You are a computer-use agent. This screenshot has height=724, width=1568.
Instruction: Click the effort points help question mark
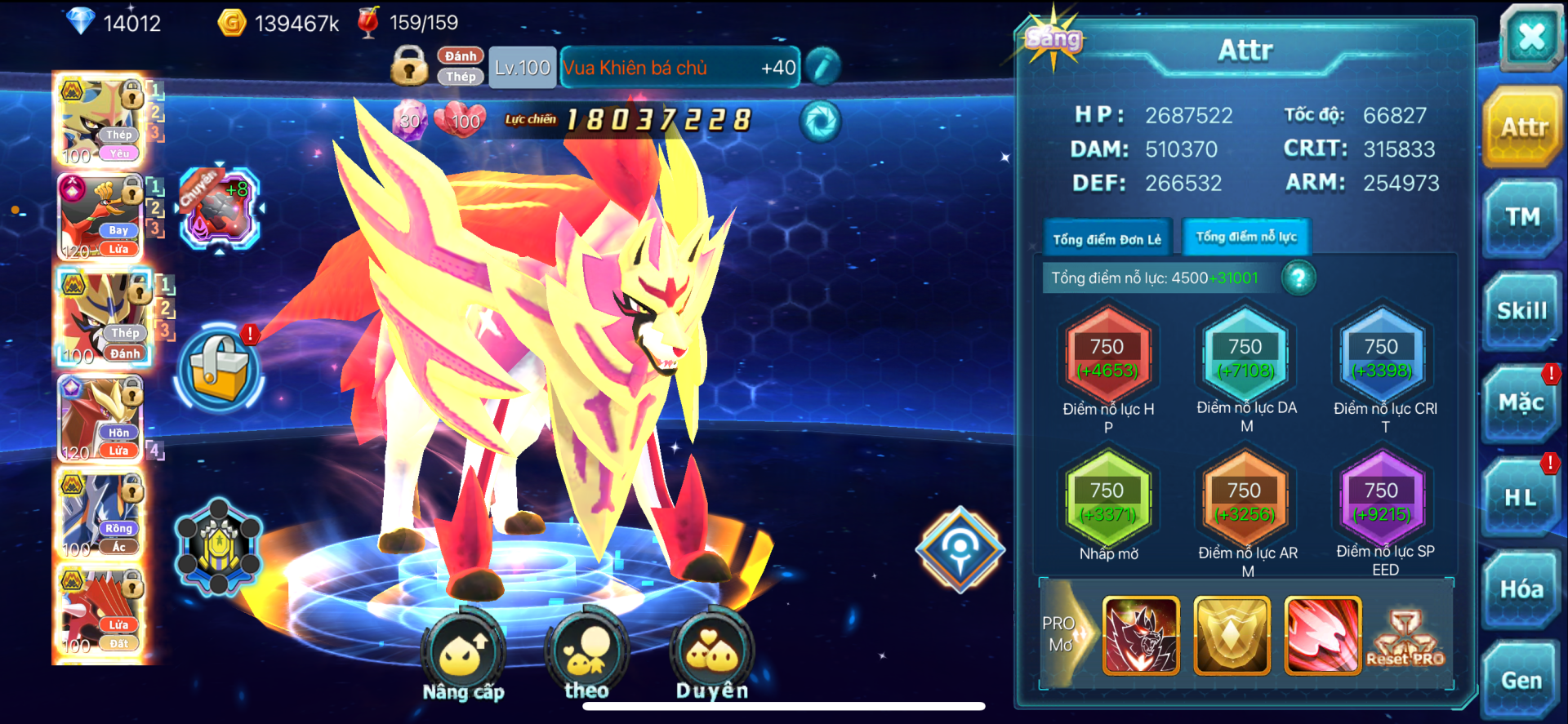1298,278
